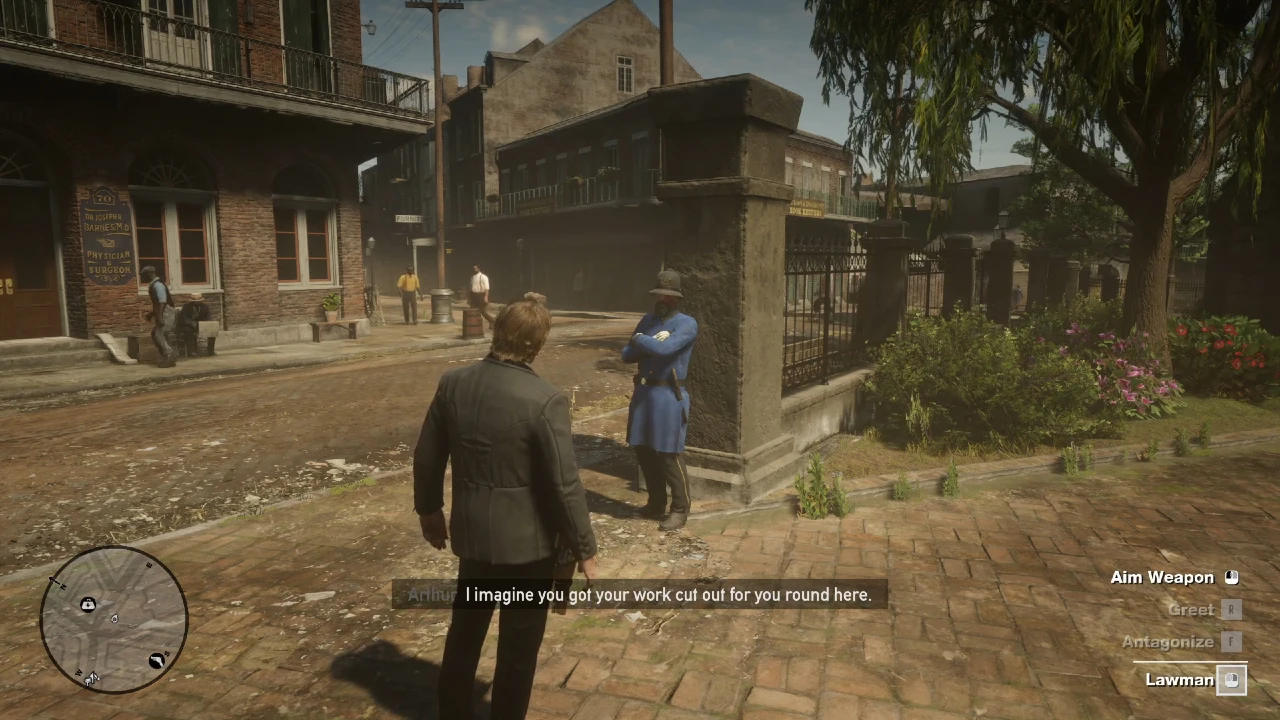Choose the Antagonize interaction option

[x=1167, y=642]
